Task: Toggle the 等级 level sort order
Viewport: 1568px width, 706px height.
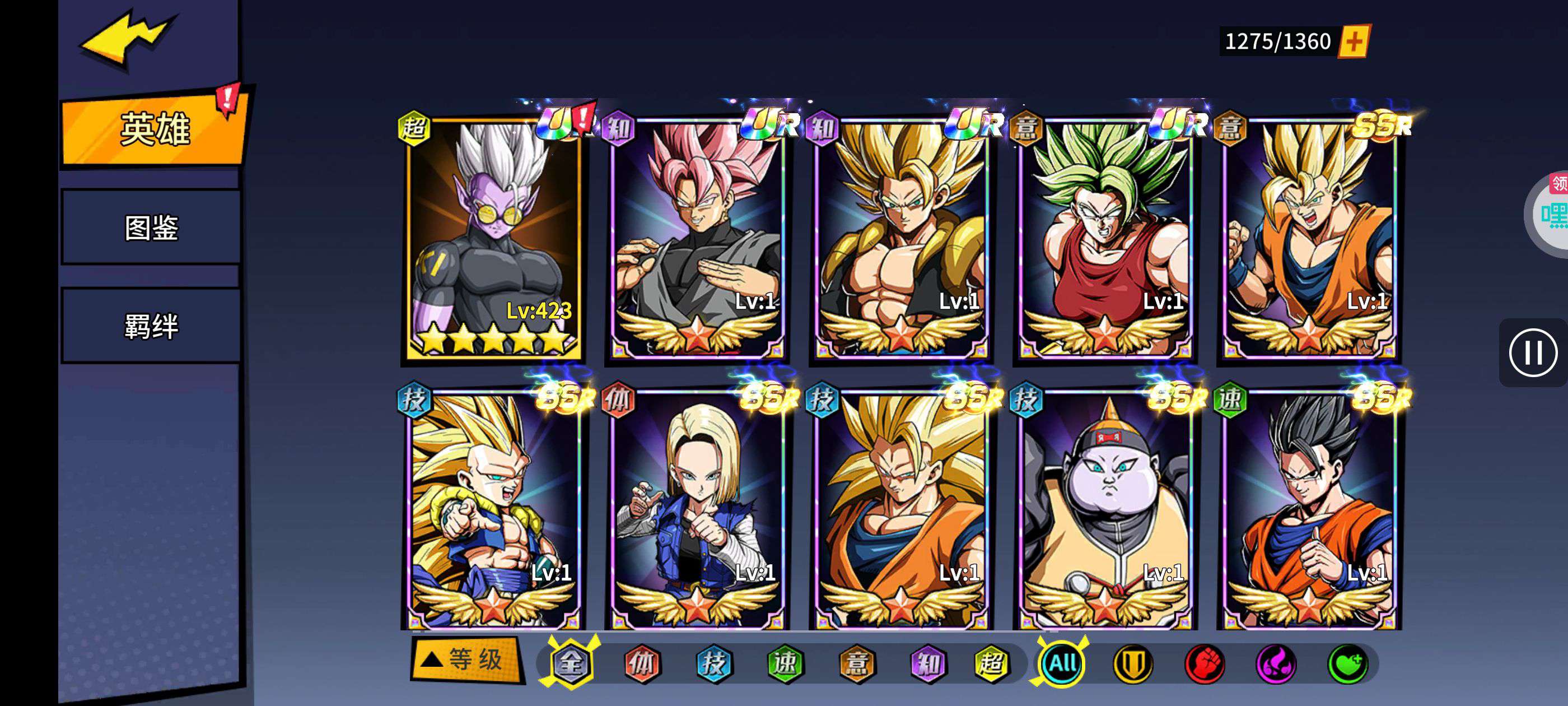Action: pos(466,659)
